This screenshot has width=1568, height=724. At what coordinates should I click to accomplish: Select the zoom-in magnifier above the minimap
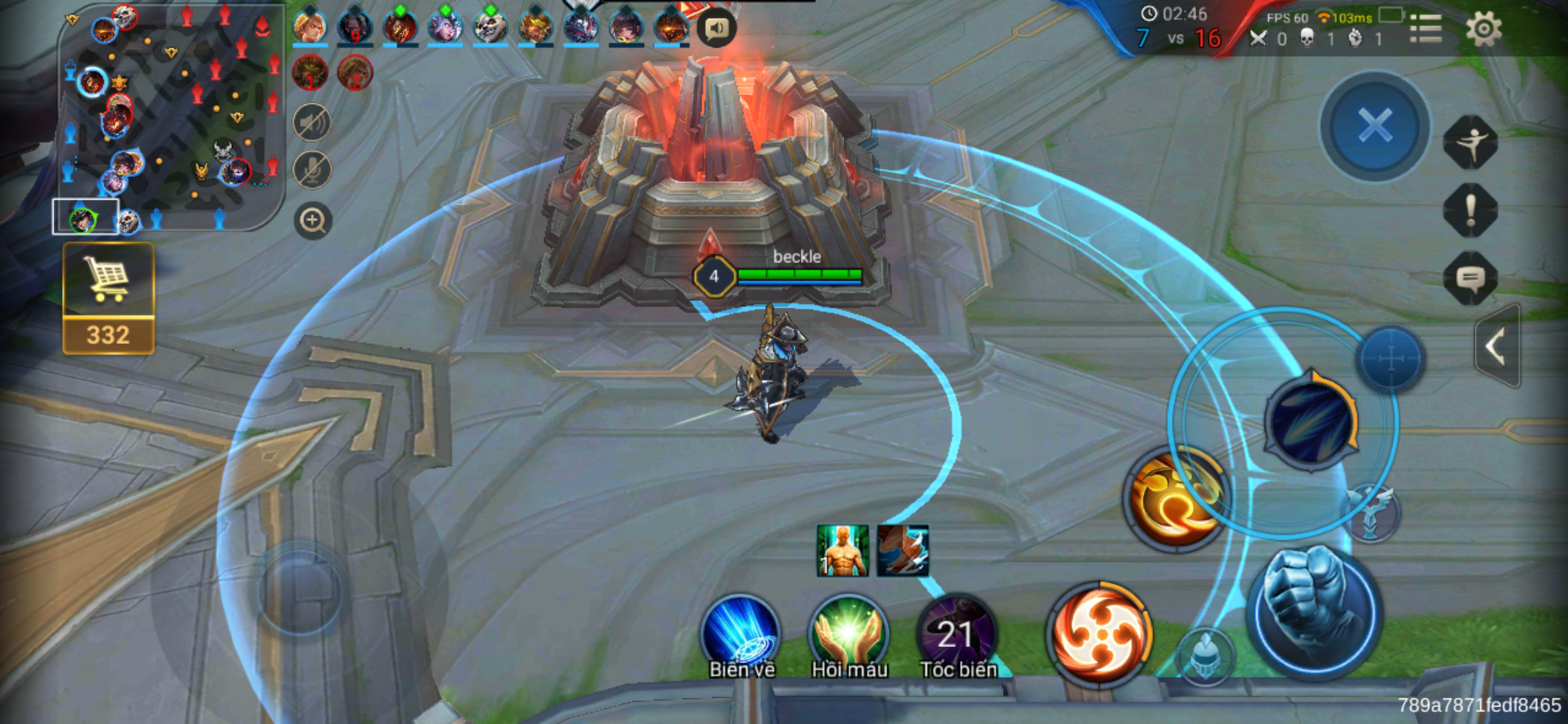(312, 220)
